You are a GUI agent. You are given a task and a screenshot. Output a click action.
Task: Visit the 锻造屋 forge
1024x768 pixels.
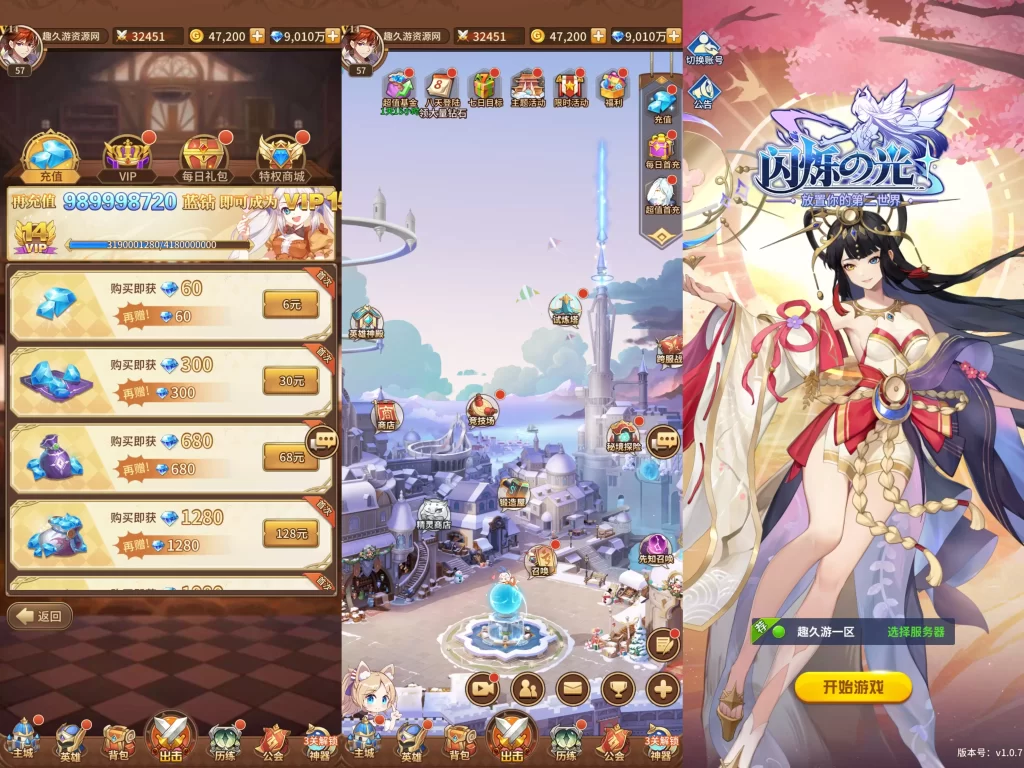pyautogui.click(x=513, y=492)
